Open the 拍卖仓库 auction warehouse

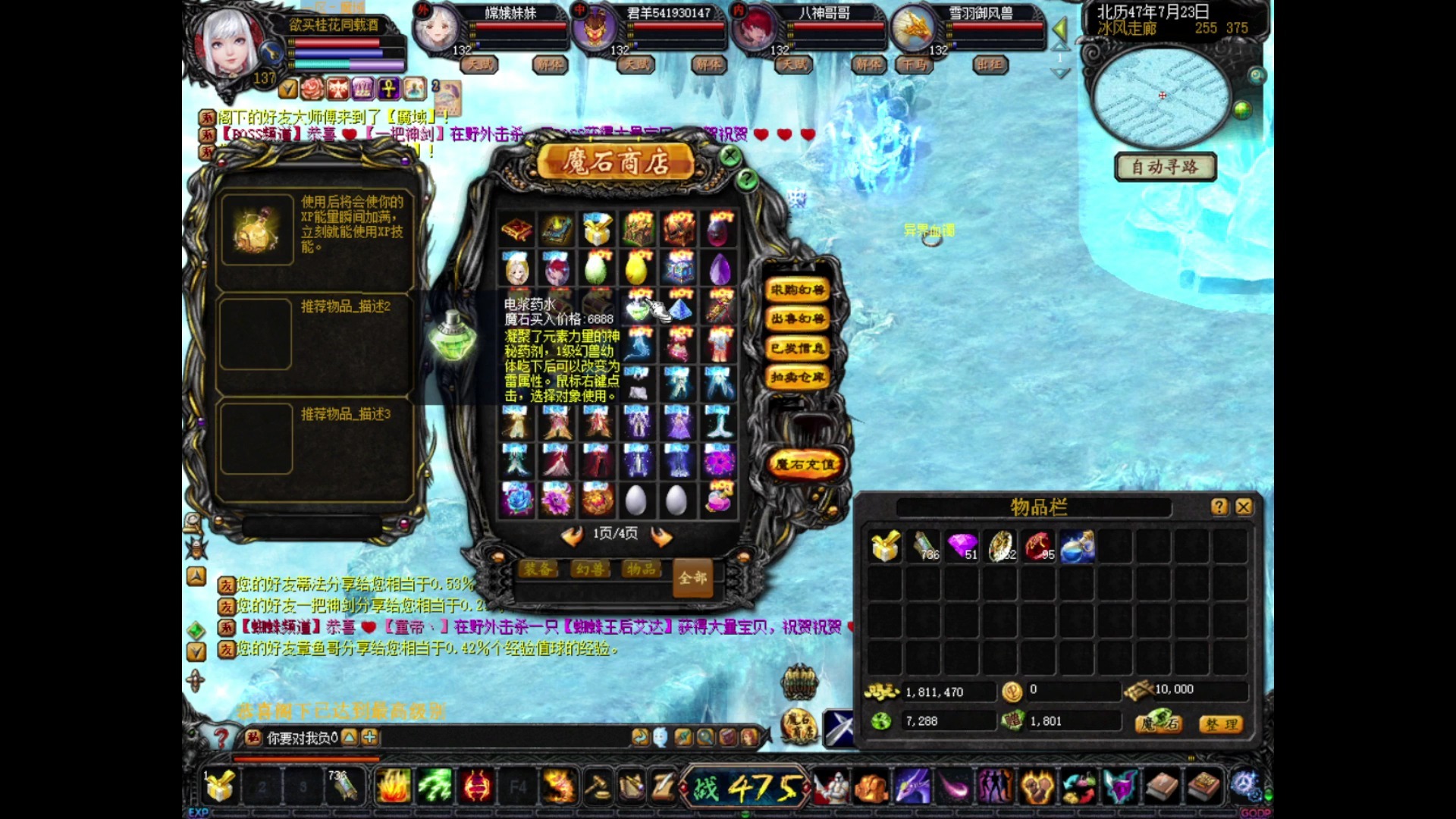click(x=797, y=377)
